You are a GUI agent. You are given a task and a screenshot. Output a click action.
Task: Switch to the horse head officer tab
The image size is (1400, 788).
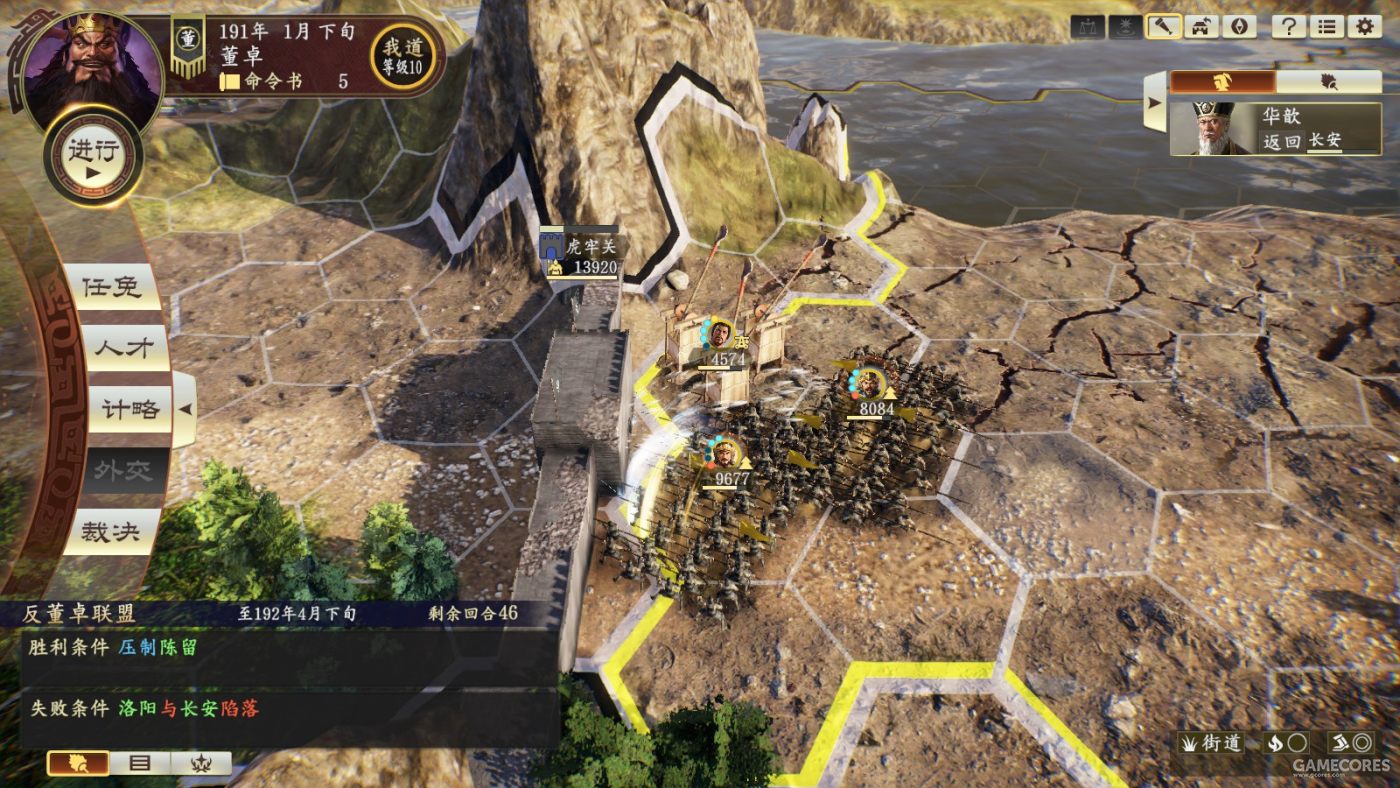[1222, 82]
